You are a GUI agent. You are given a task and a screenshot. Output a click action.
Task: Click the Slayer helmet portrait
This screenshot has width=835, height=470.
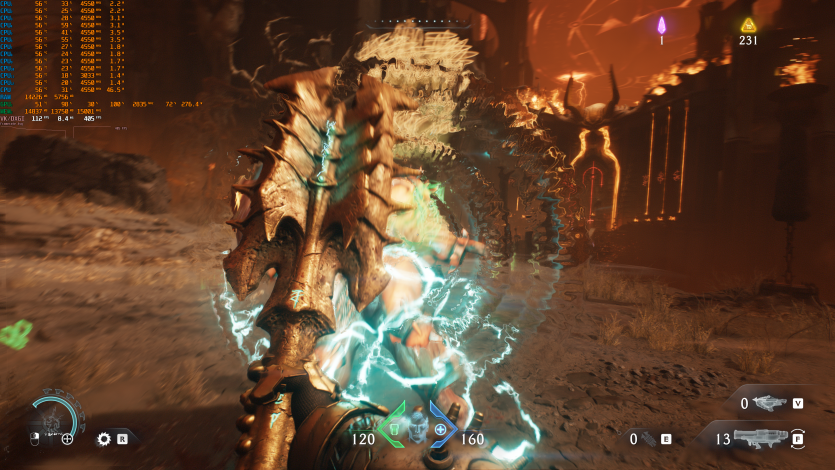(x=417, y=427)
